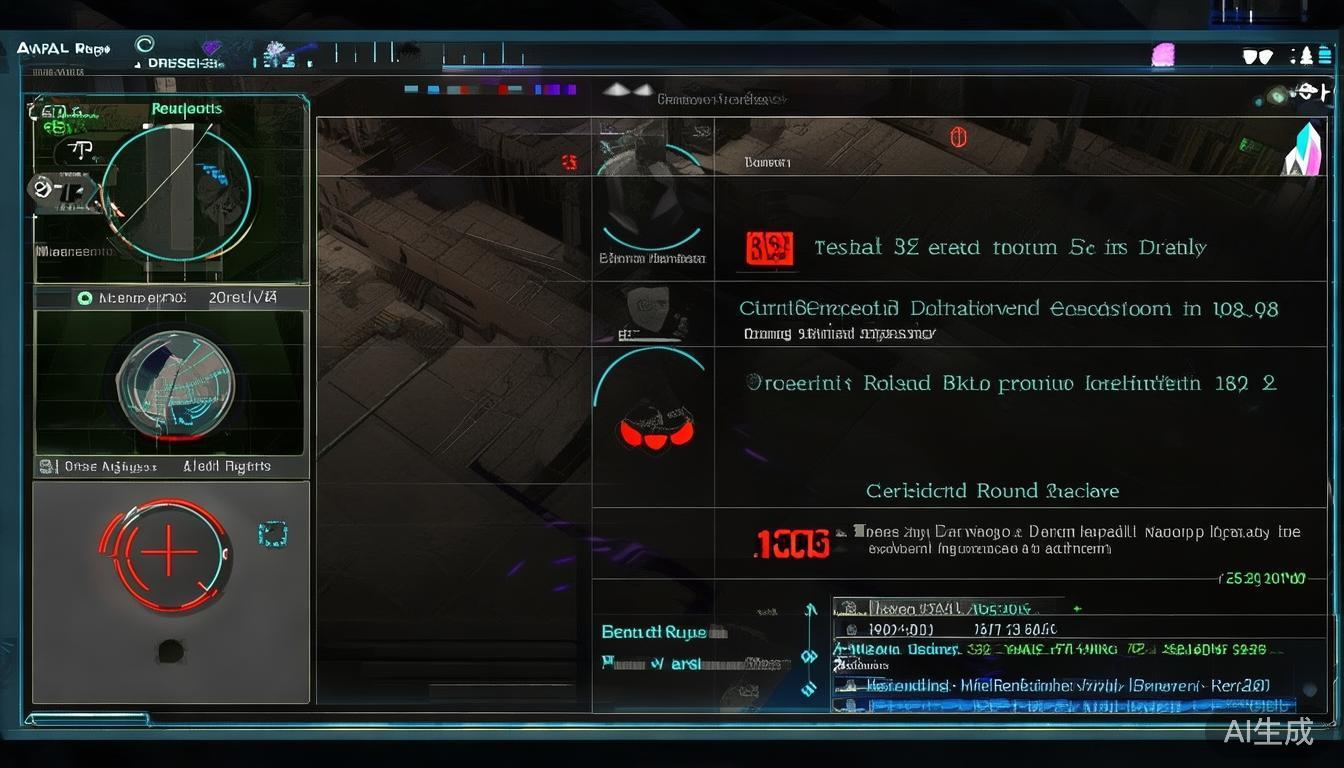Click the purple gem icon in top bar
The width and height of the screenshot is (1344, 768).
click(x=212, y=47)
